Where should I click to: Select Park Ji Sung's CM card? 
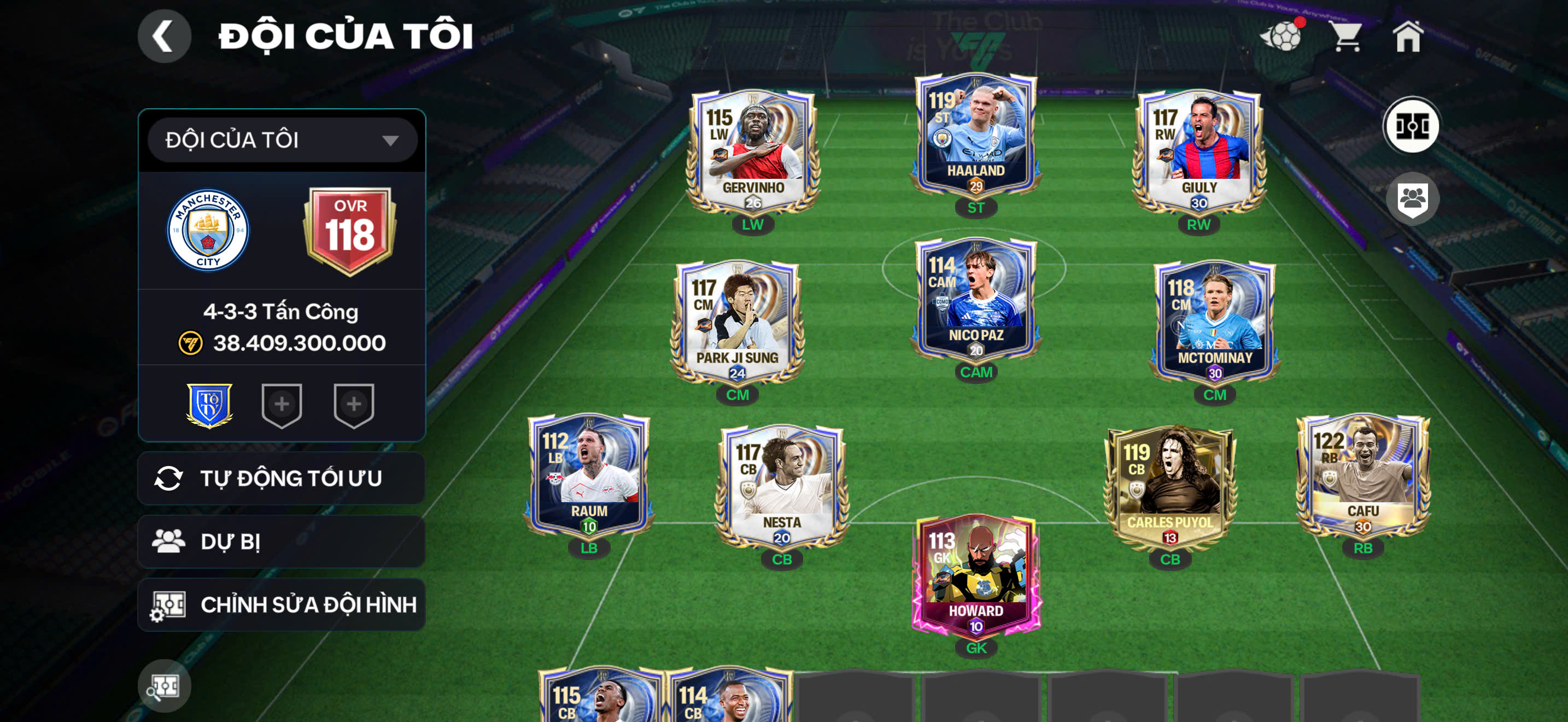click(737, 322)
